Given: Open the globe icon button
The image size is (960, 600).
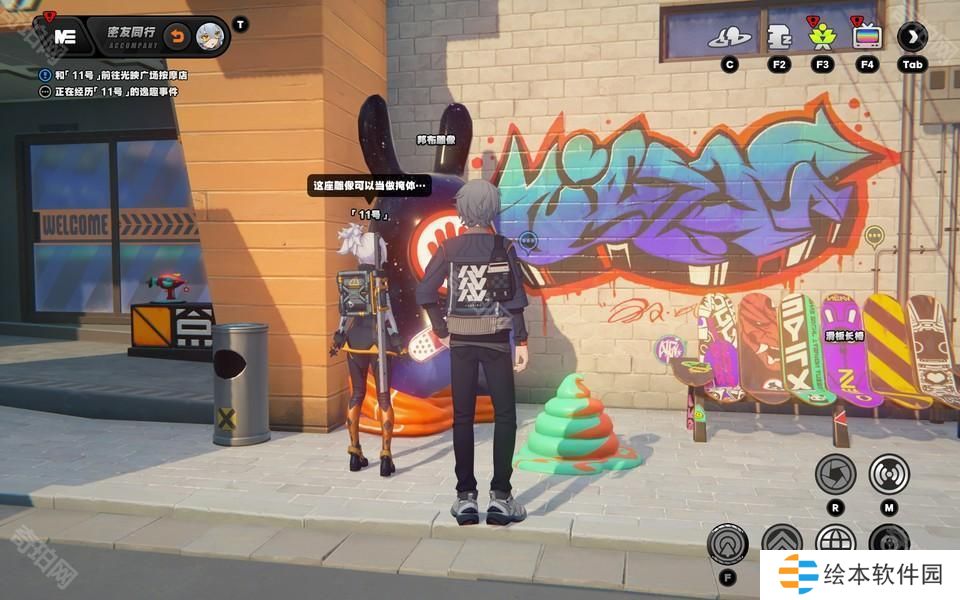Looking at the screenshot, I should point(835,541).
